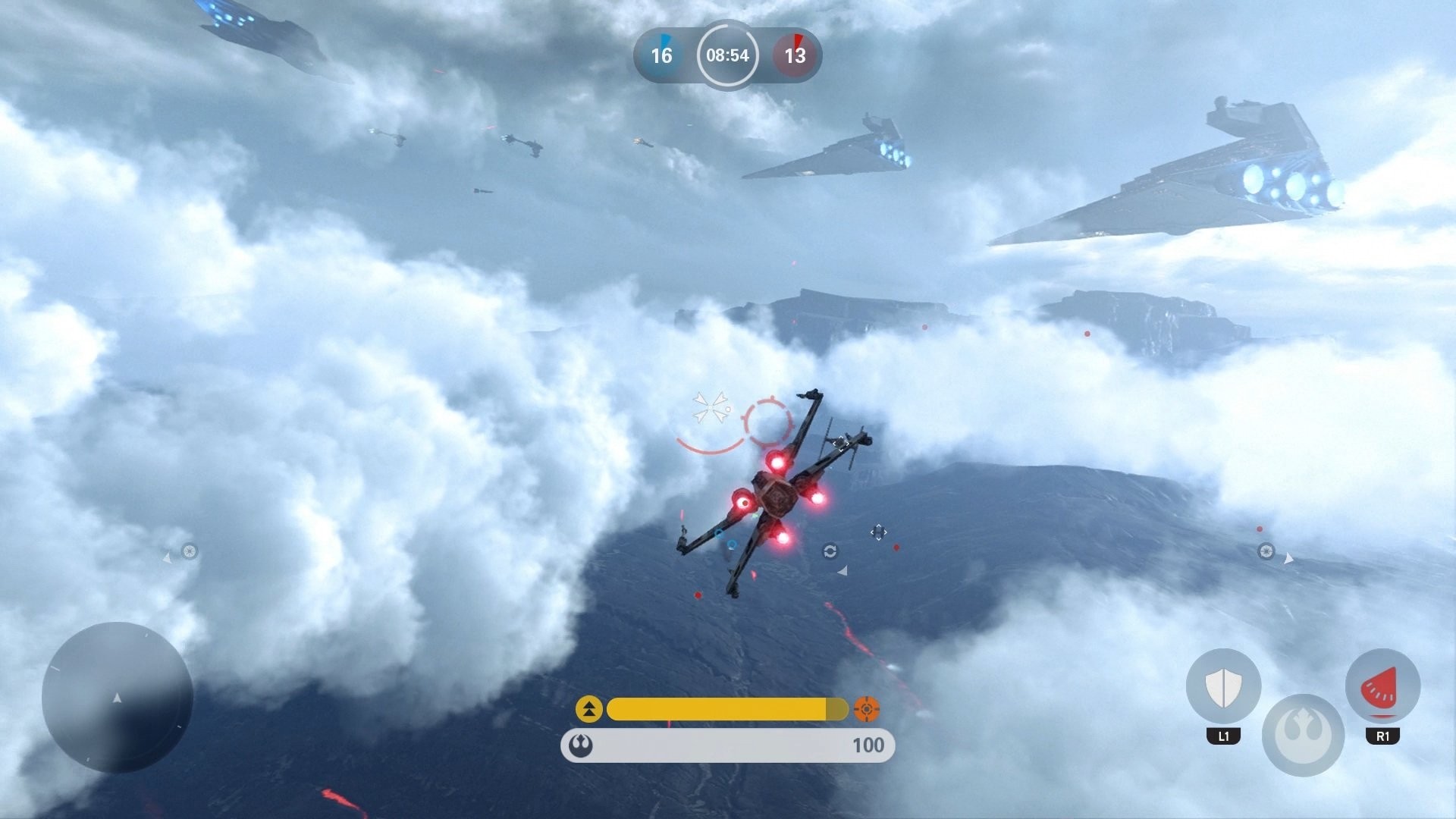Click the 08:54 match timer circle
The height and width of the screenshot is (819, 1456).
(x=727, y=55)
